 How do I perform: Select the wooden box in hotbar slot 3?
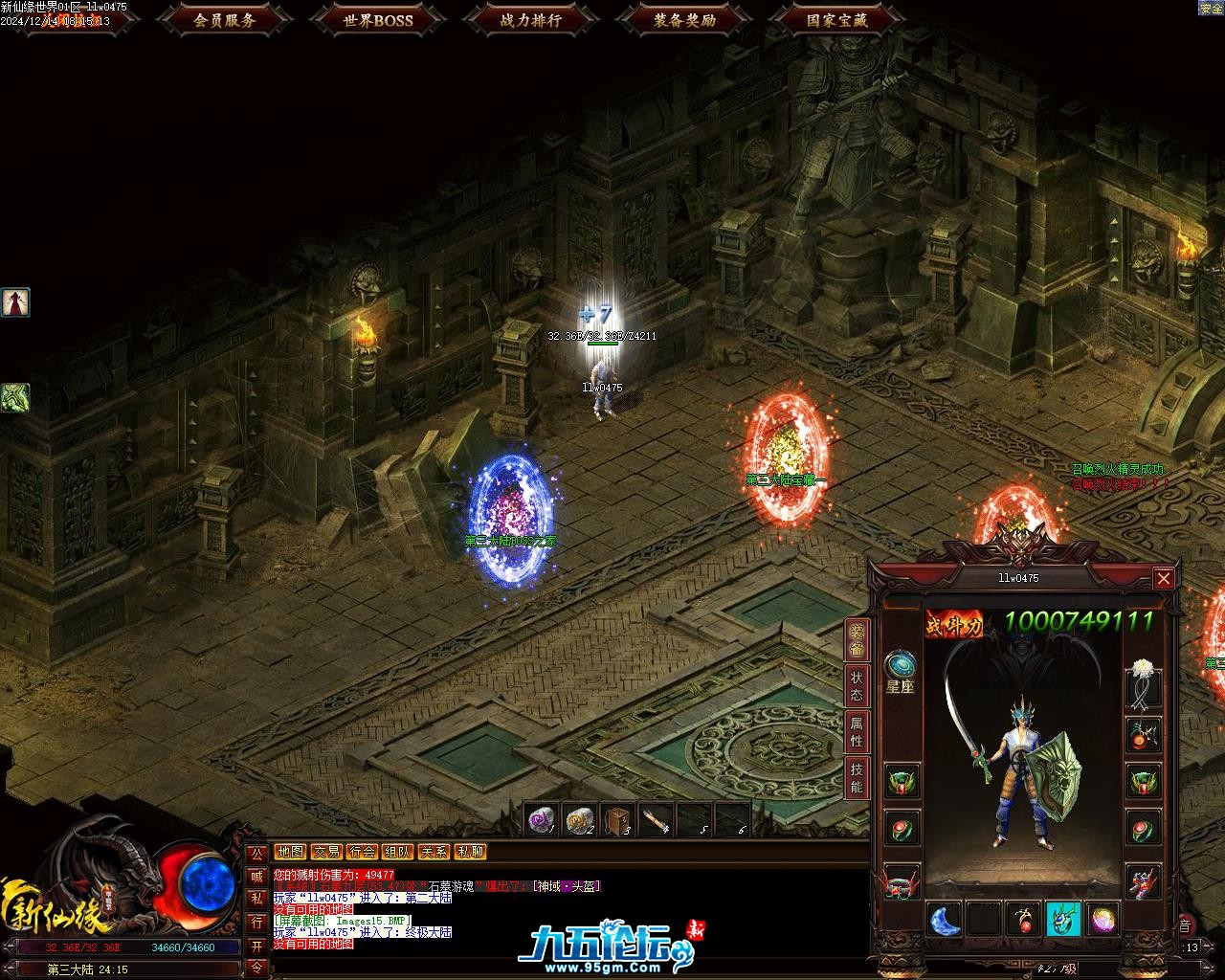618,820
